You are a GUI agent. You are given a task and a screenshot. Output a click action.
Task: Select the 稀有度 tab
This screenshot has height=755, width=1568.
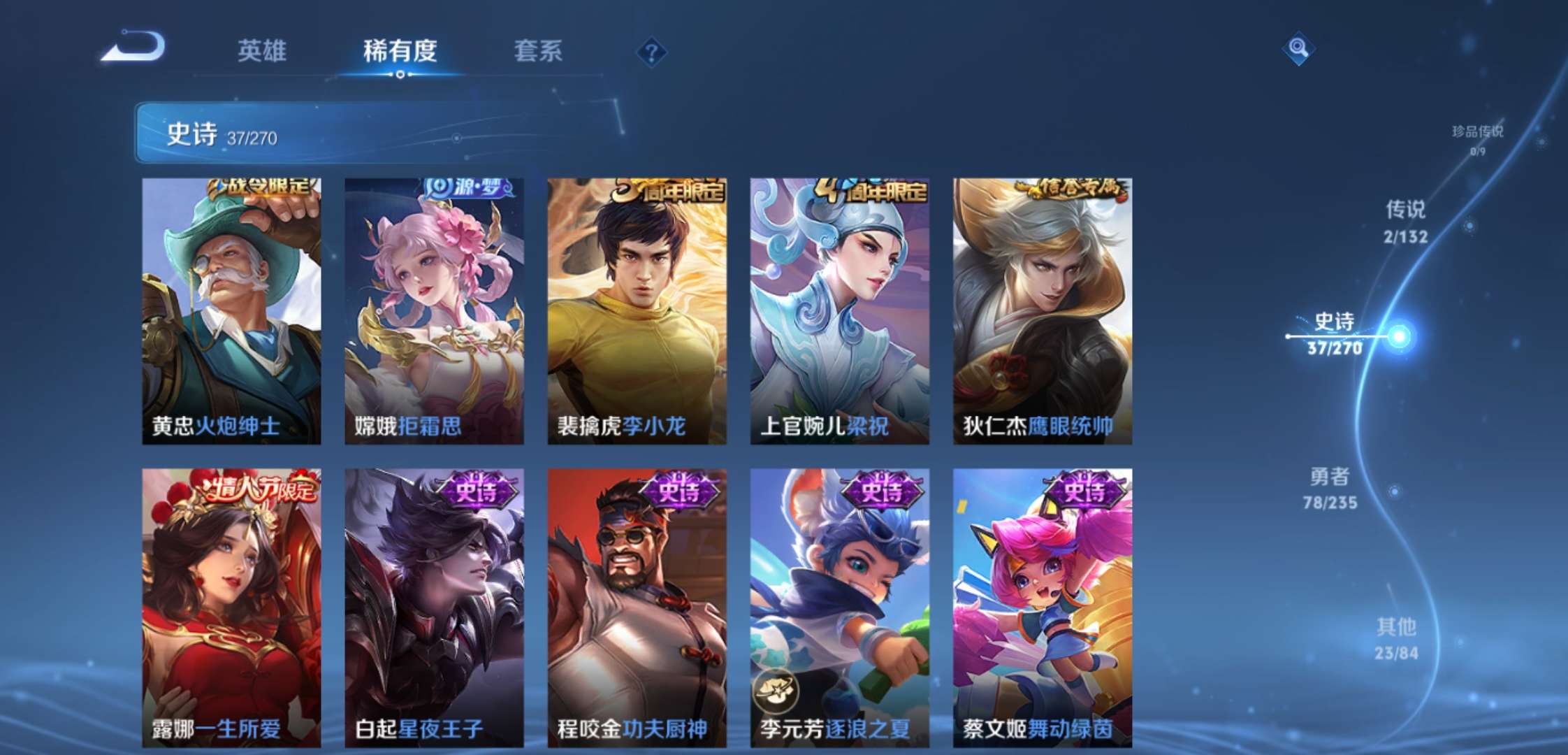[400, 50]
